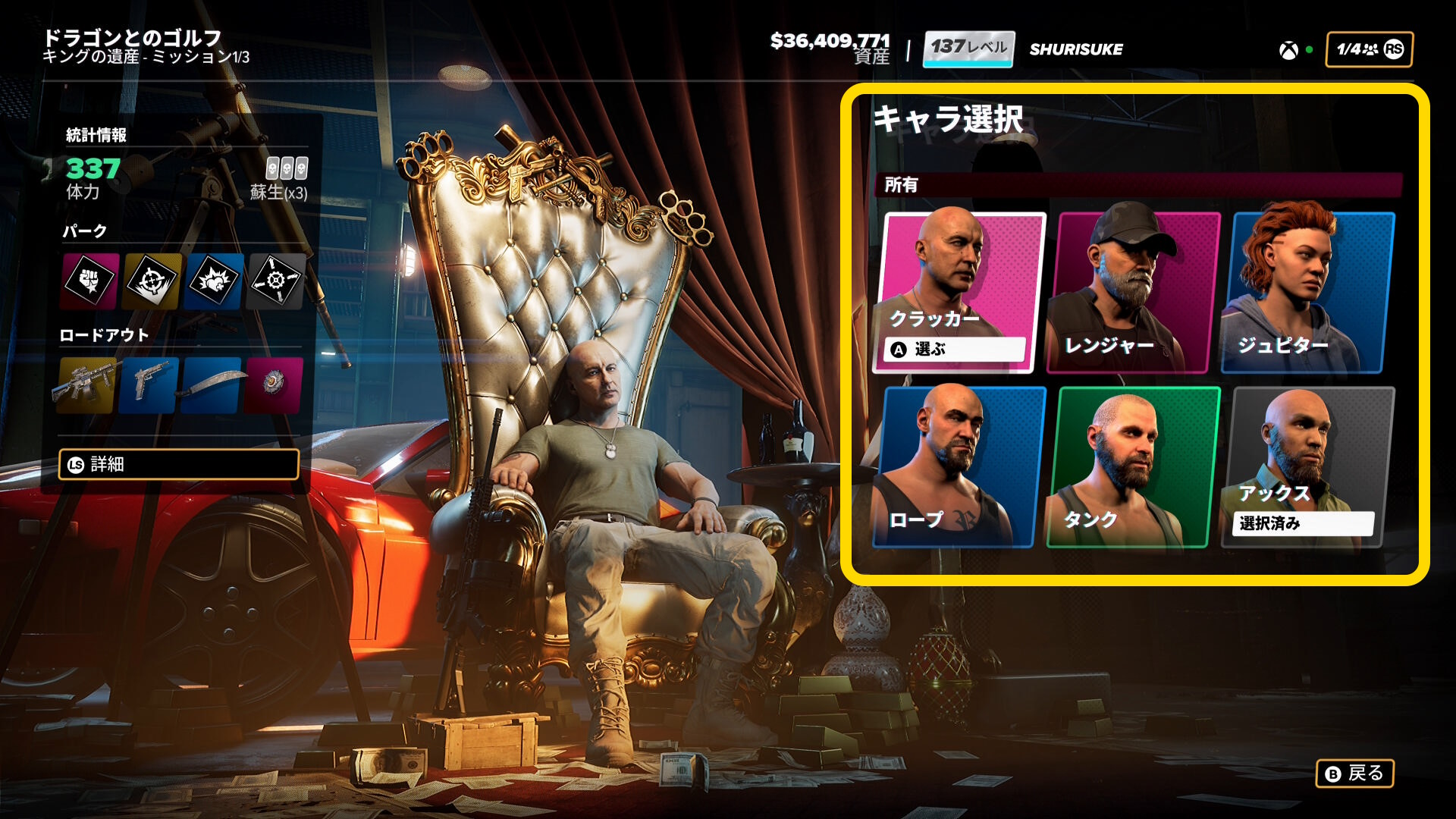Select the machete loadout slot
This screenshot has height=819, width=1456.
212,384
